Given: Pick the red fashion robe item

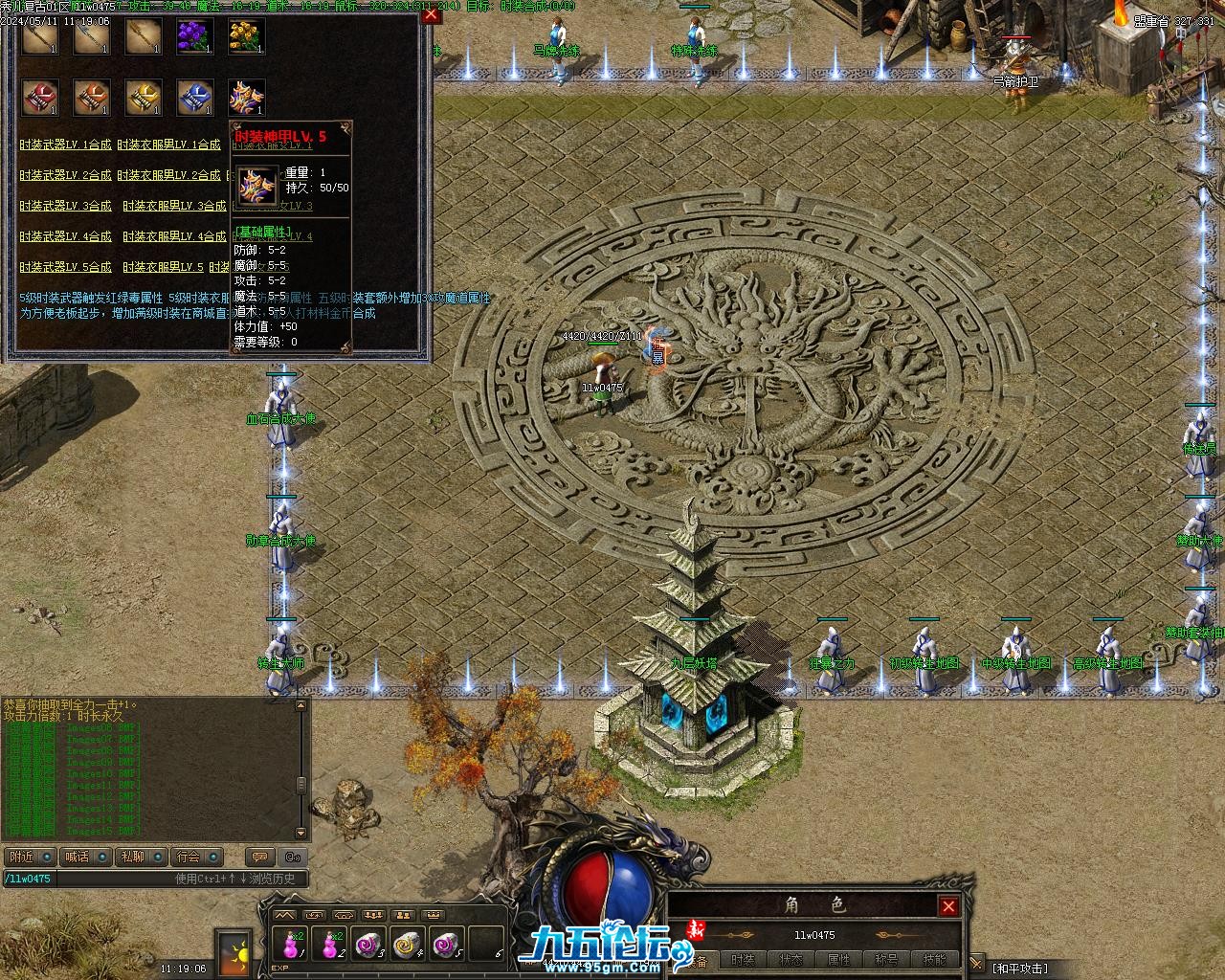Looking at the screenshot, I should point(40,98).
